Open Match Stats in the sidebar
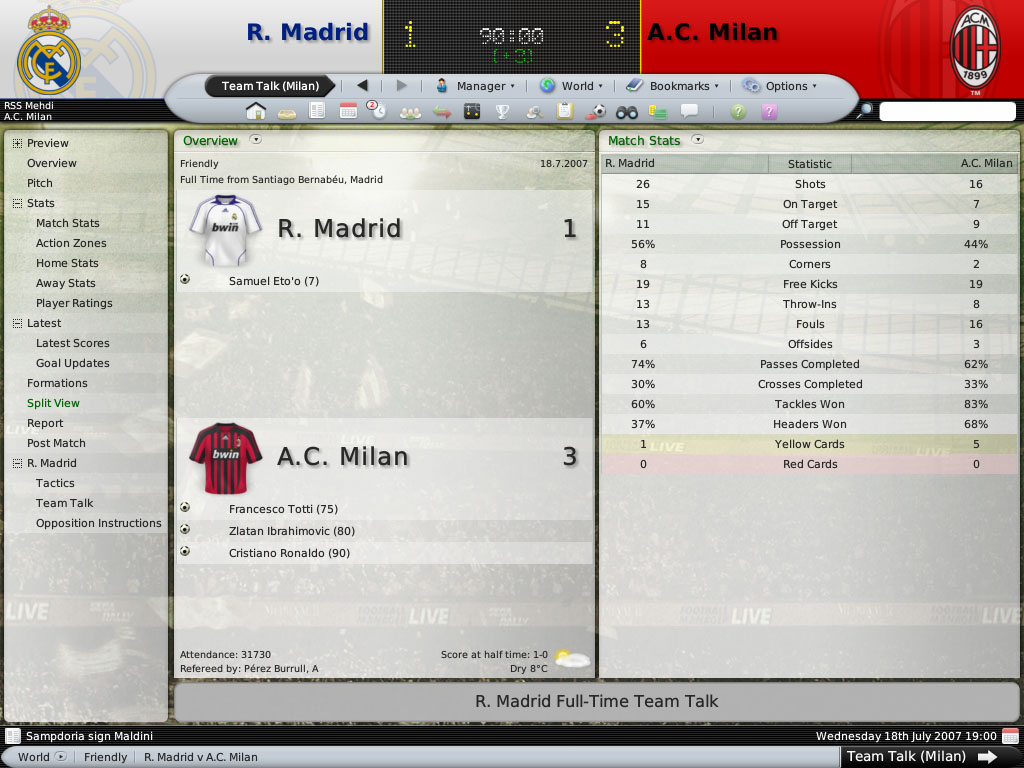The height and width of the screenshot is (768, 1024). [68, 223]
